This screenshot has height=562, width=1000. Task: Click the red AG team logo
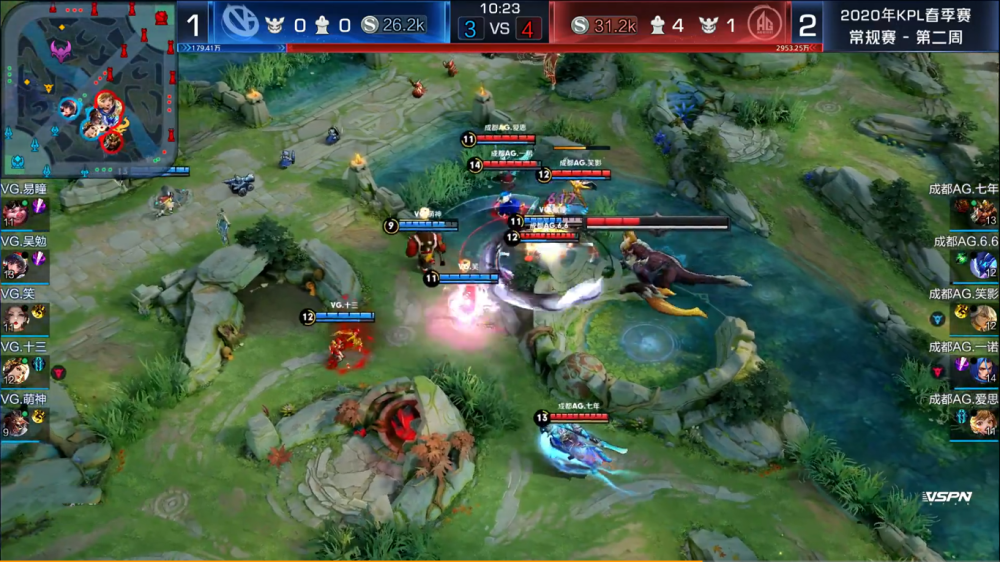coord(764,24)
